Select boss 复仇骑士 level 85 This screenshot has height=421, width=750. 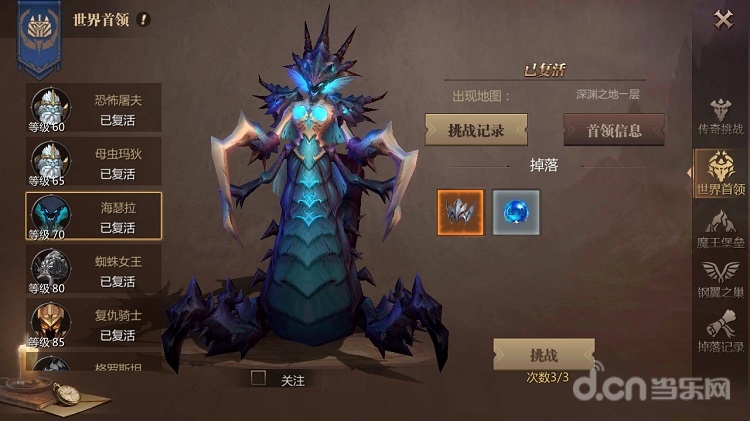tap(93, 326)
